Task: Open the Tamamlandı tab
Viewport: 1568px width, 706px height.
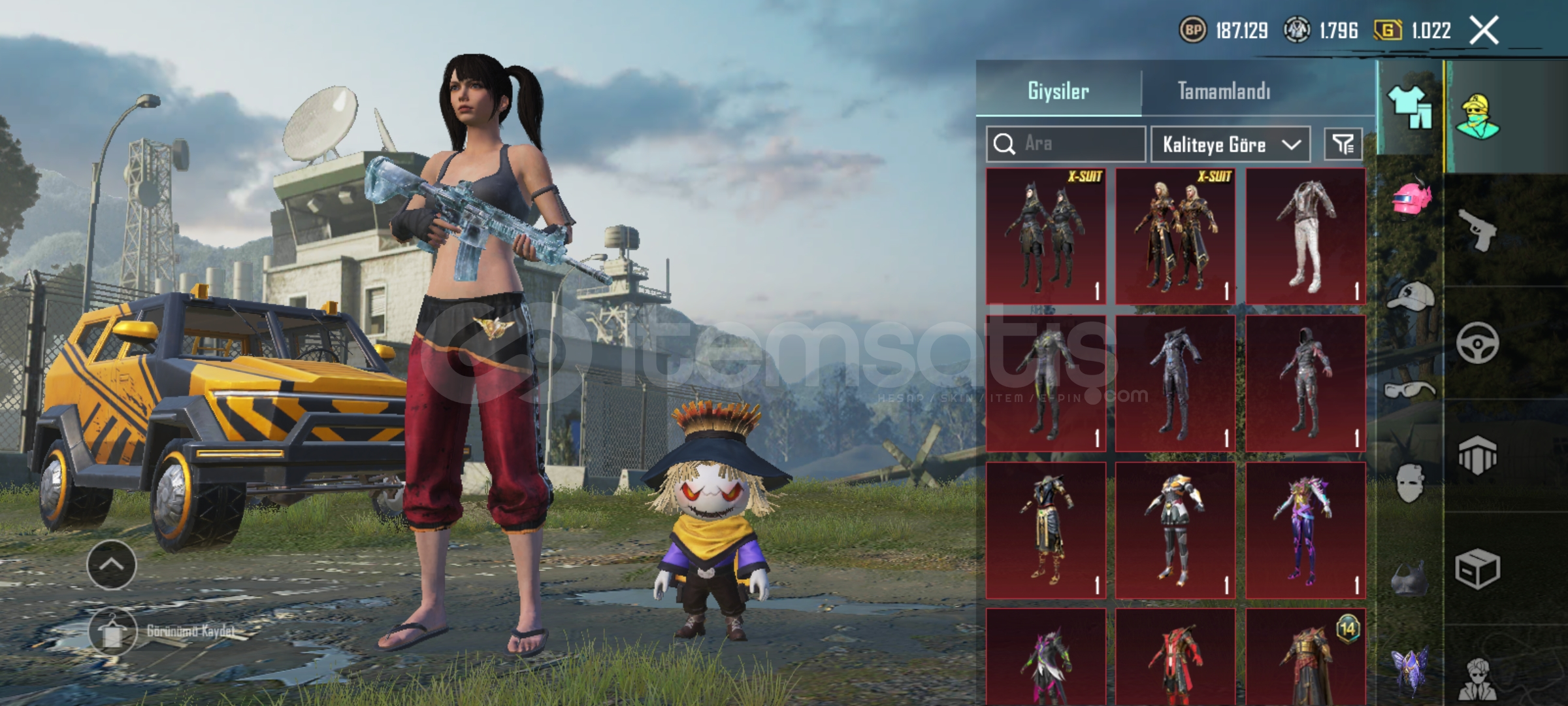Action: click(1224, 91)
